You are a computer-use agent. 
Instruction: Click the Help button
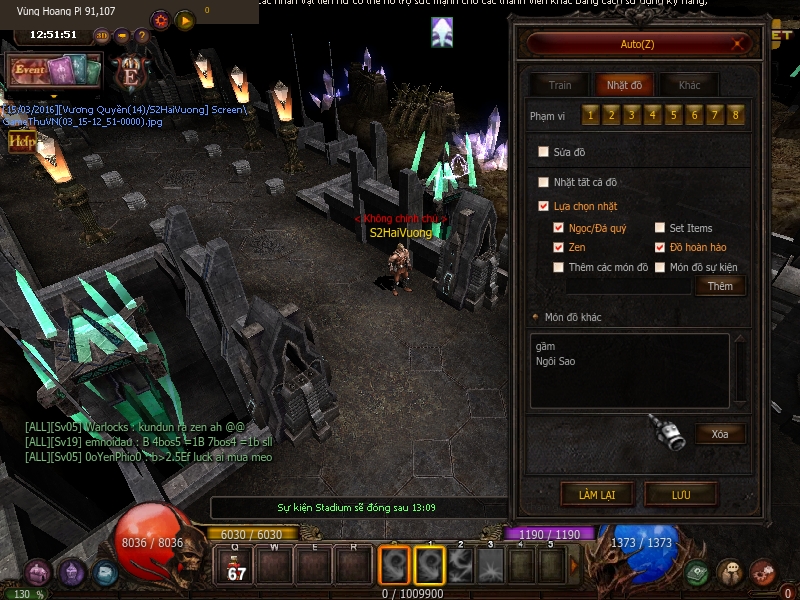pos(21,142)
